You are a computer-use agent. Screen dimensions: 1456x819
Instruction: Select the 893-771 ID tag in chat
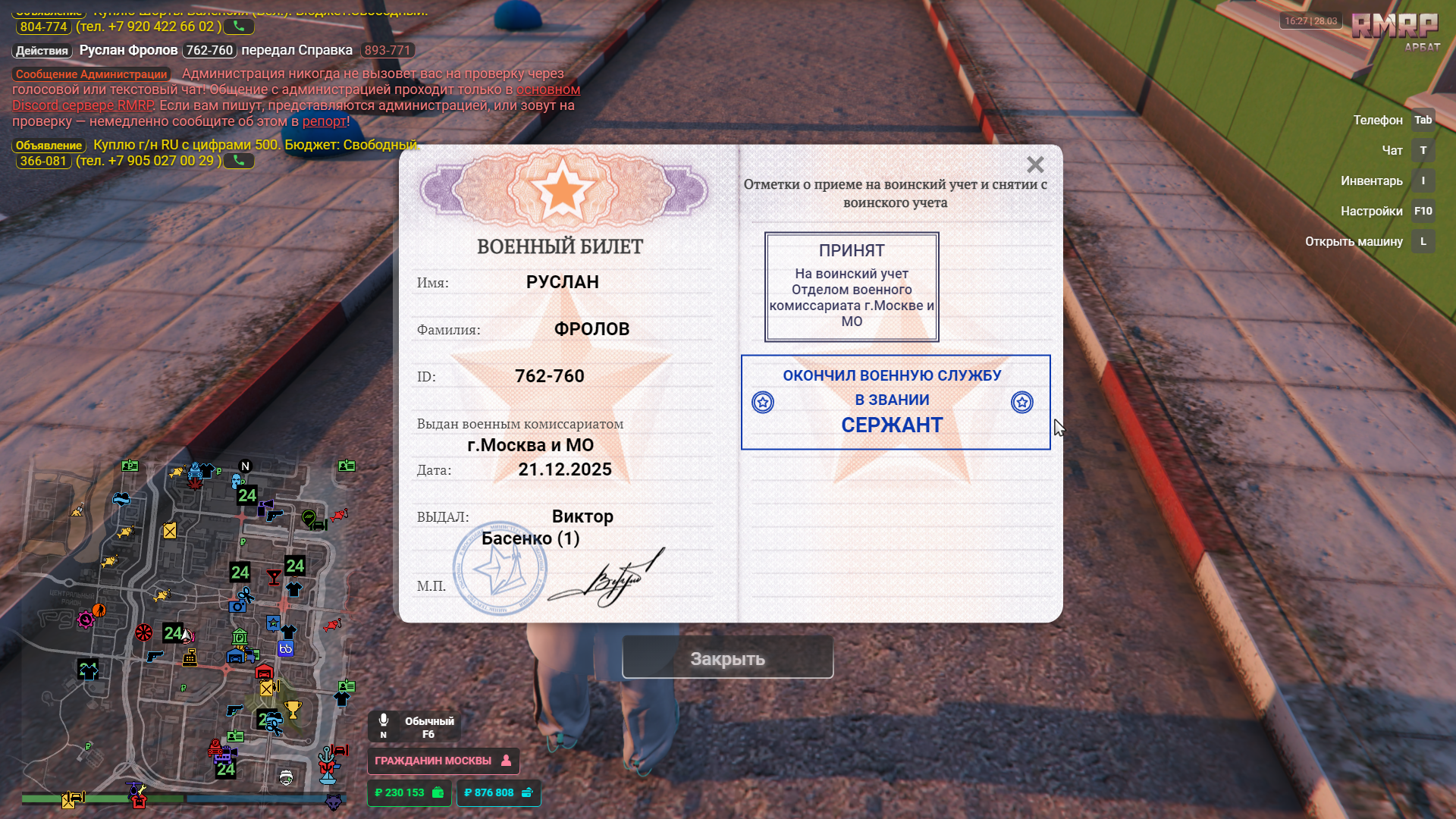(x=387, y=50)
